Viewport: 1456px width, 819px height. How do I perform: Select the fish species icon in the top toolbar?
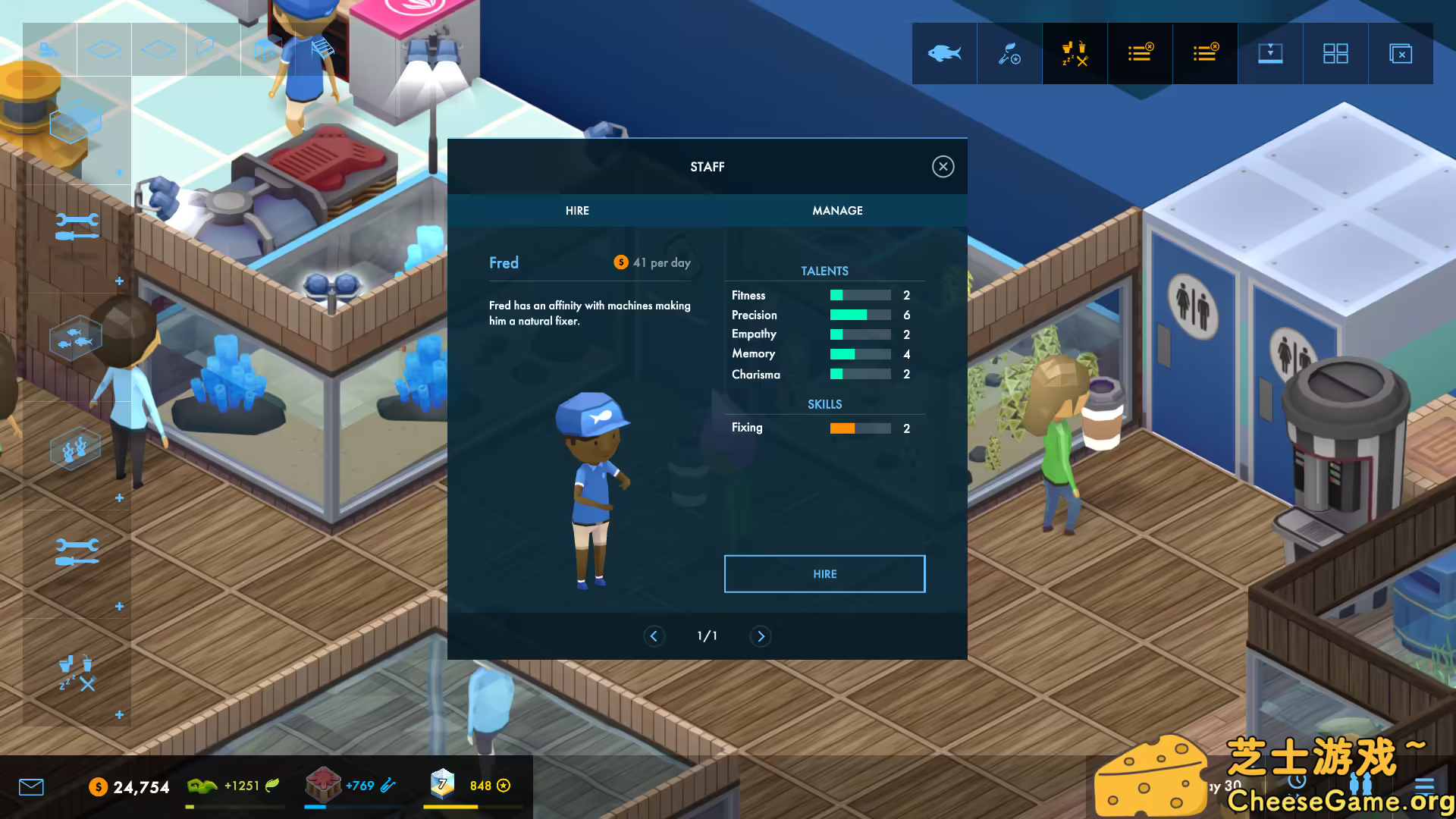point(944,53)
